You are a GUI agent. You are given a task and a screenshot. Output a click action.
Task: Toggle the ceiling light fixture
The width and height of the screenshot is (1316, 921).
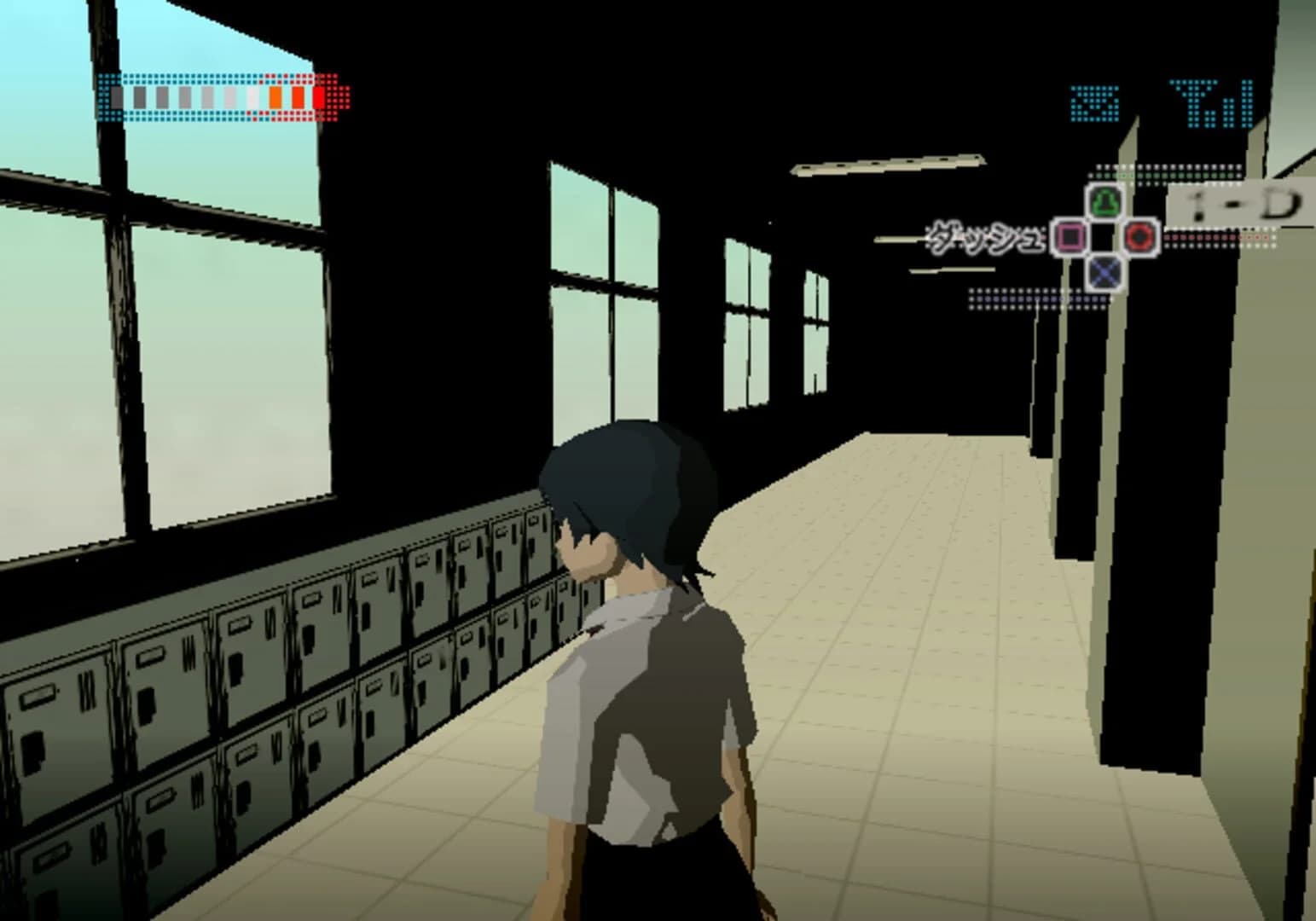coord(887,162)
